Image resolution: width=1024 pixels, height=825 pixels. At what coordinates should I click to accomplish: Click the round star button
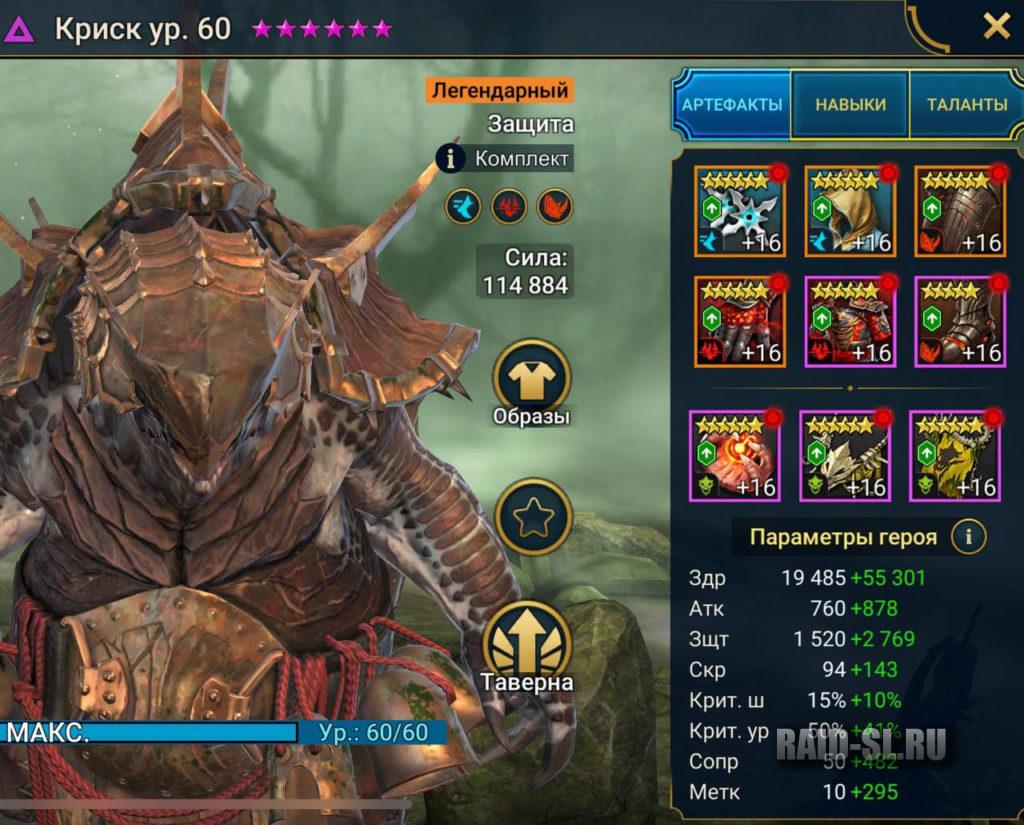pyautogui.click(x=531, y=518)
